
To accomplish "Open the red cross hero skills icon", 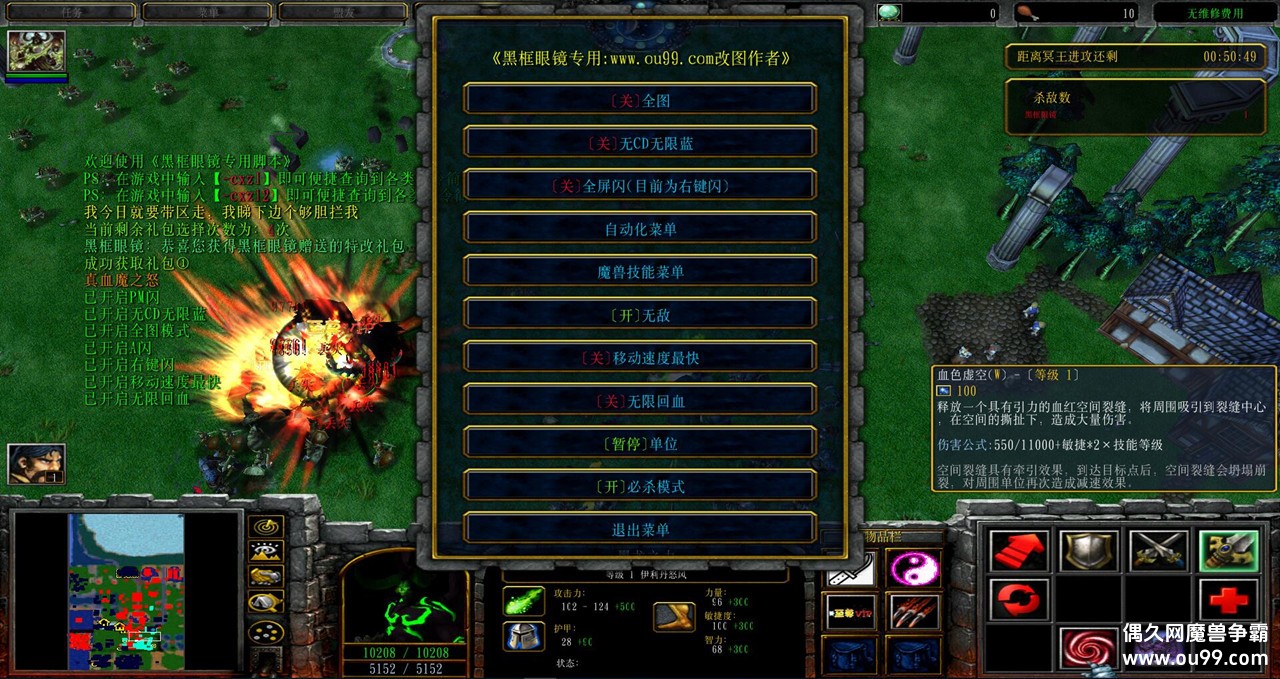I will coord(1228,600).
